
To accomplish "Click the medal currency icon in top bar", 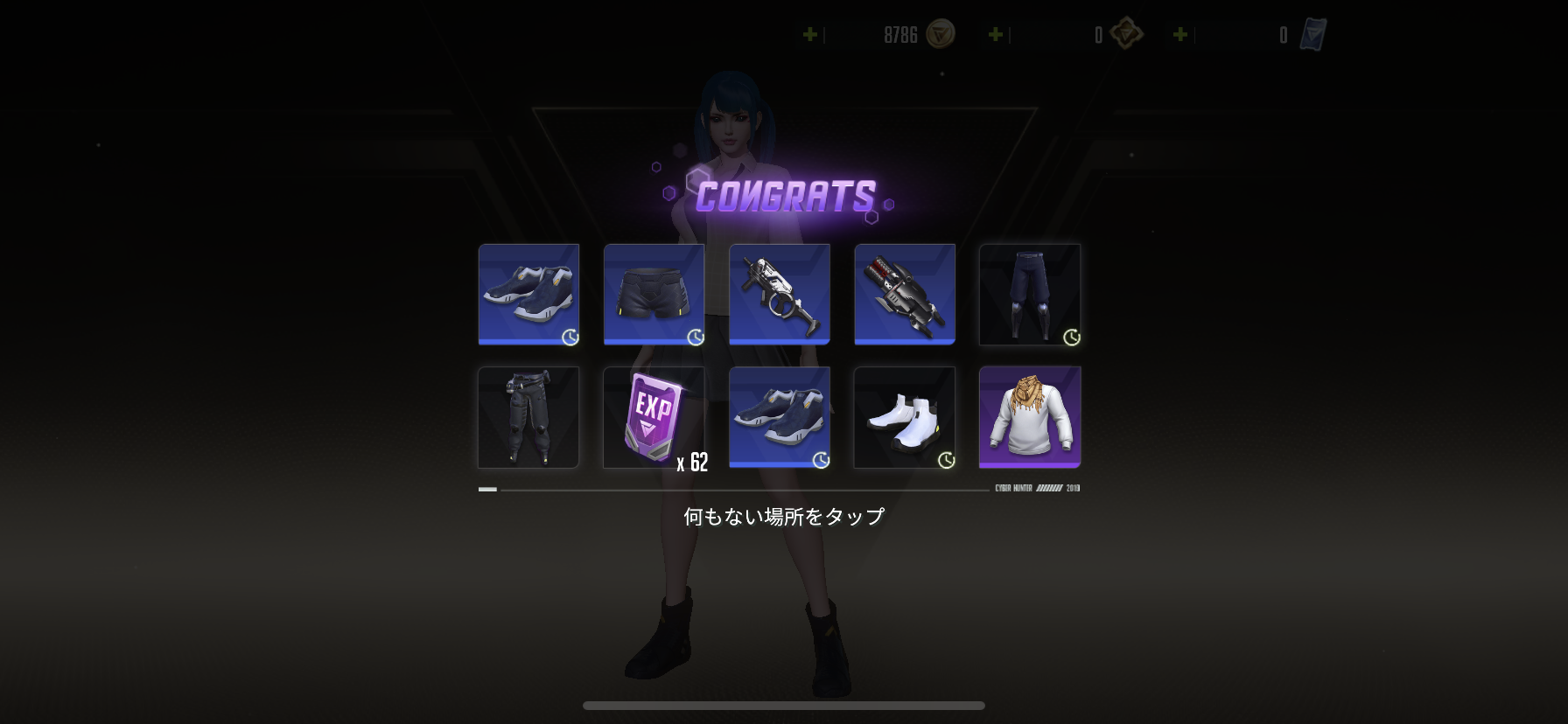I will pos(1128,35).
